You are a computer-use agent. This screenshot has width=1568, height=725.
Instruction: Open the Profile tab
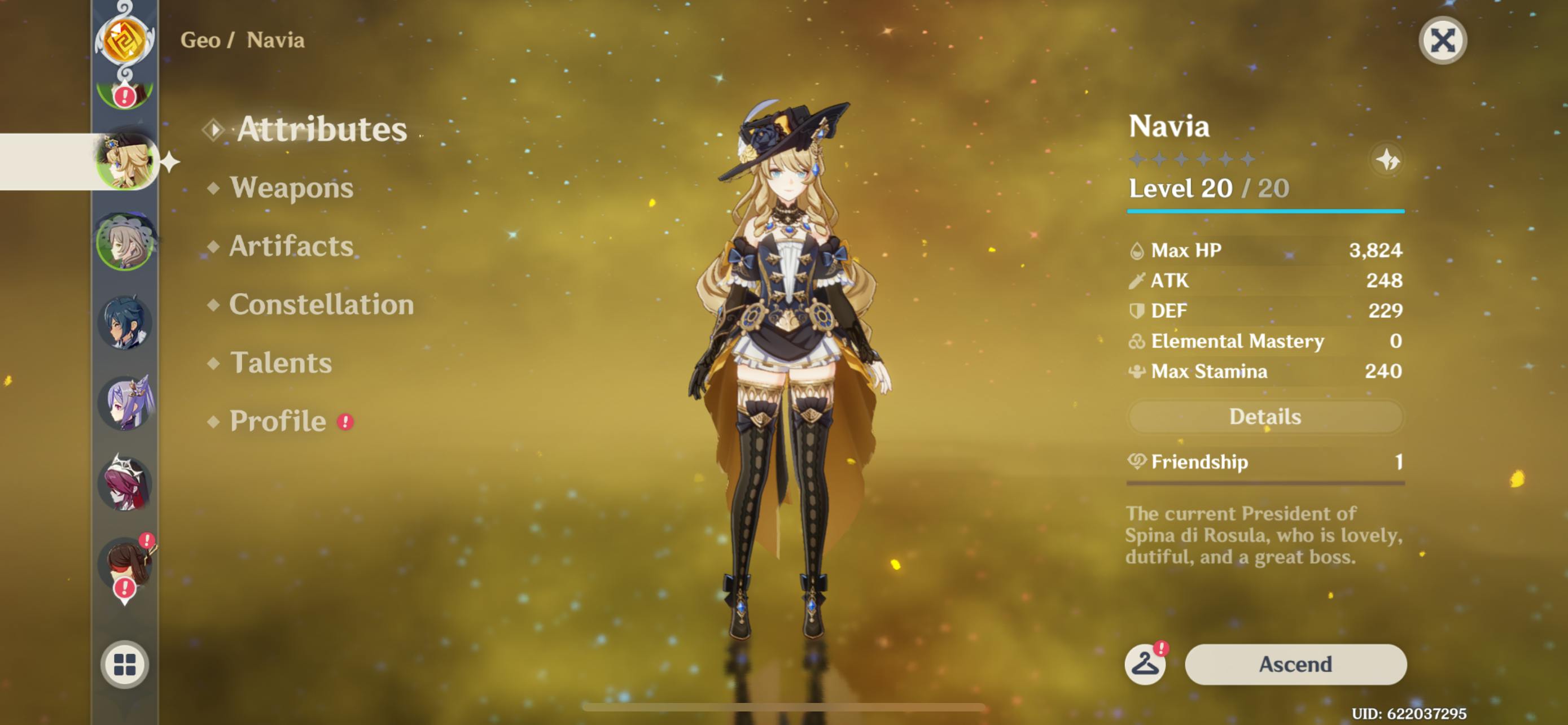point(278,421)
